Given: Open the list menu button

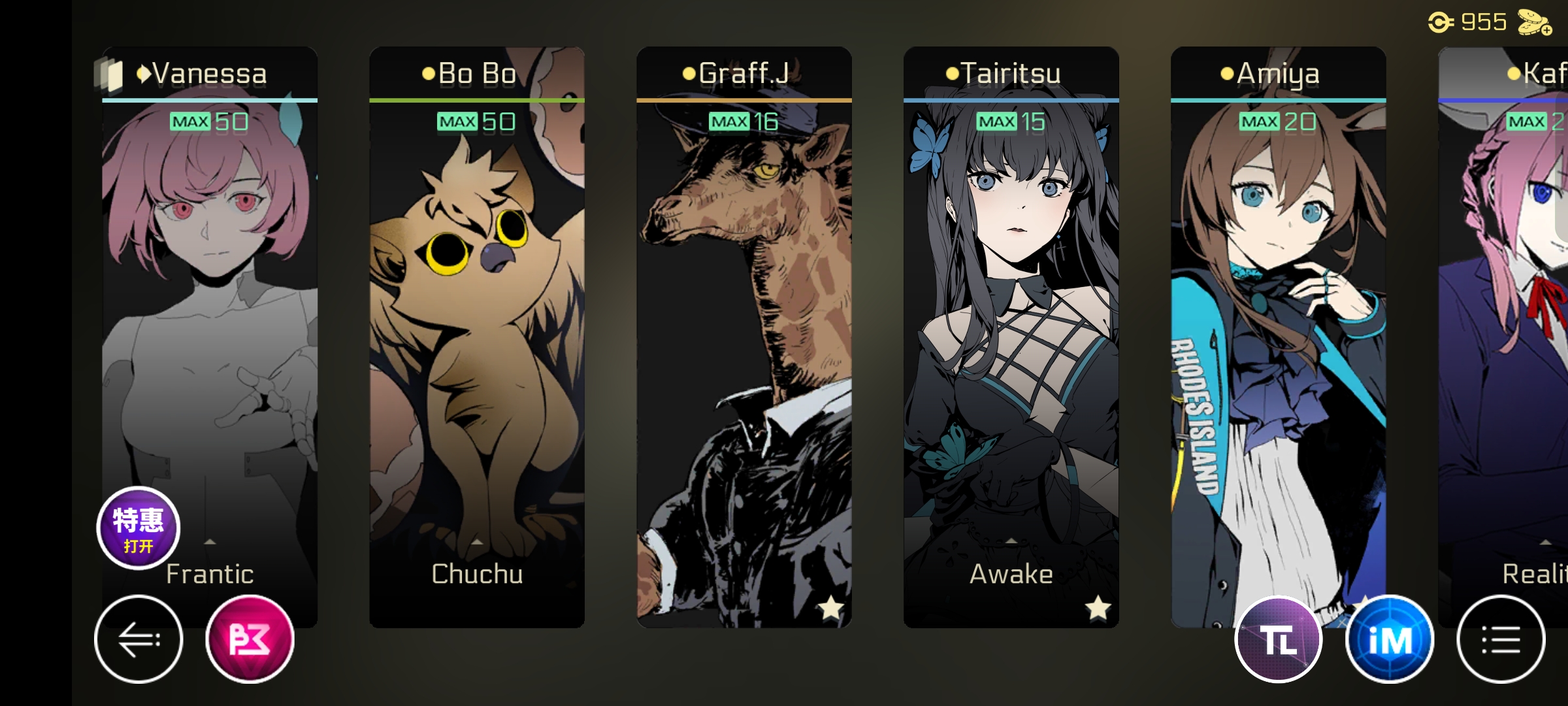Looking at the screenshot, I should 1501,639.
